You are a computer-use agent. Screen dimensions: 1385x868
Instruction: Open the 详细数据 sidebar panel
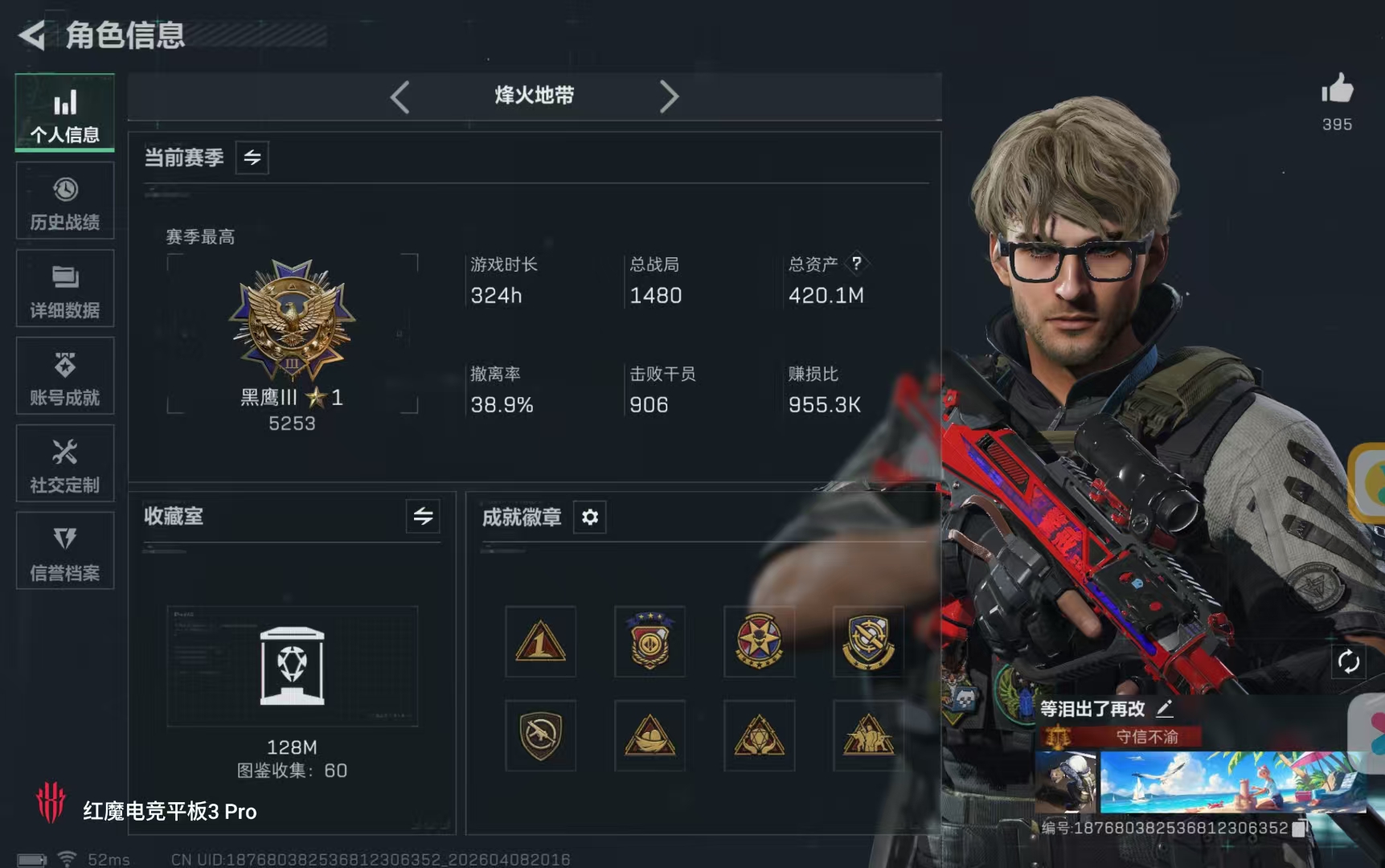(64, 288)
